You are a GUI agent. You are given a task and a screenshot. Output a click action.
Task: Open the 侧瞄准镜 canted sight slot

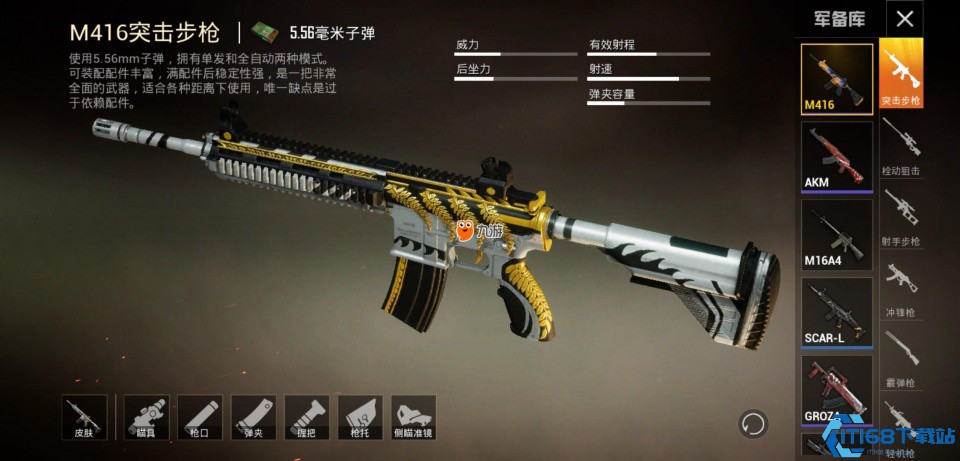[x=413, y=418]
